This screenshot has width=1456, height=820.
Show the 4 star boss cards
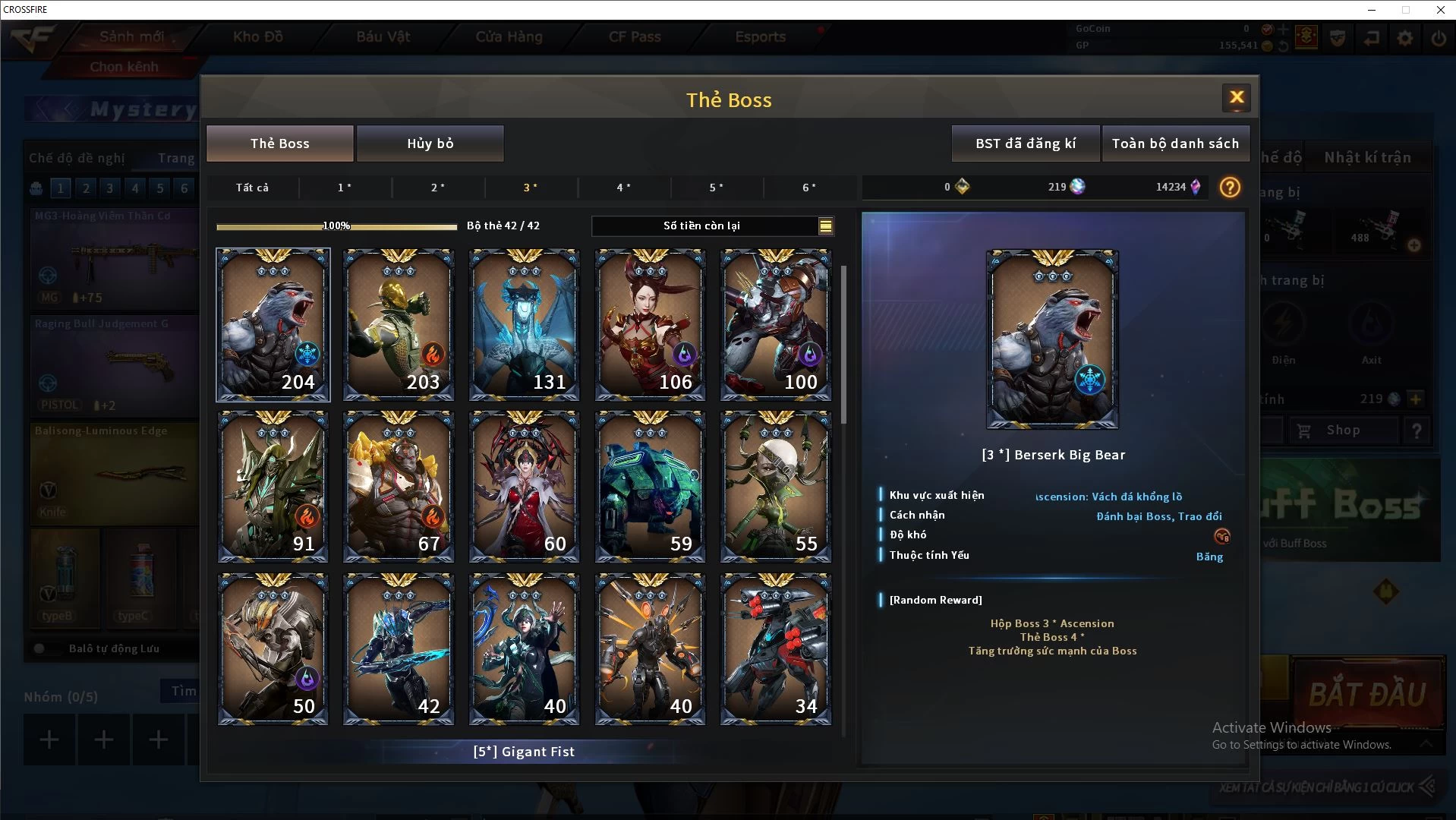(x=623, y=188)
